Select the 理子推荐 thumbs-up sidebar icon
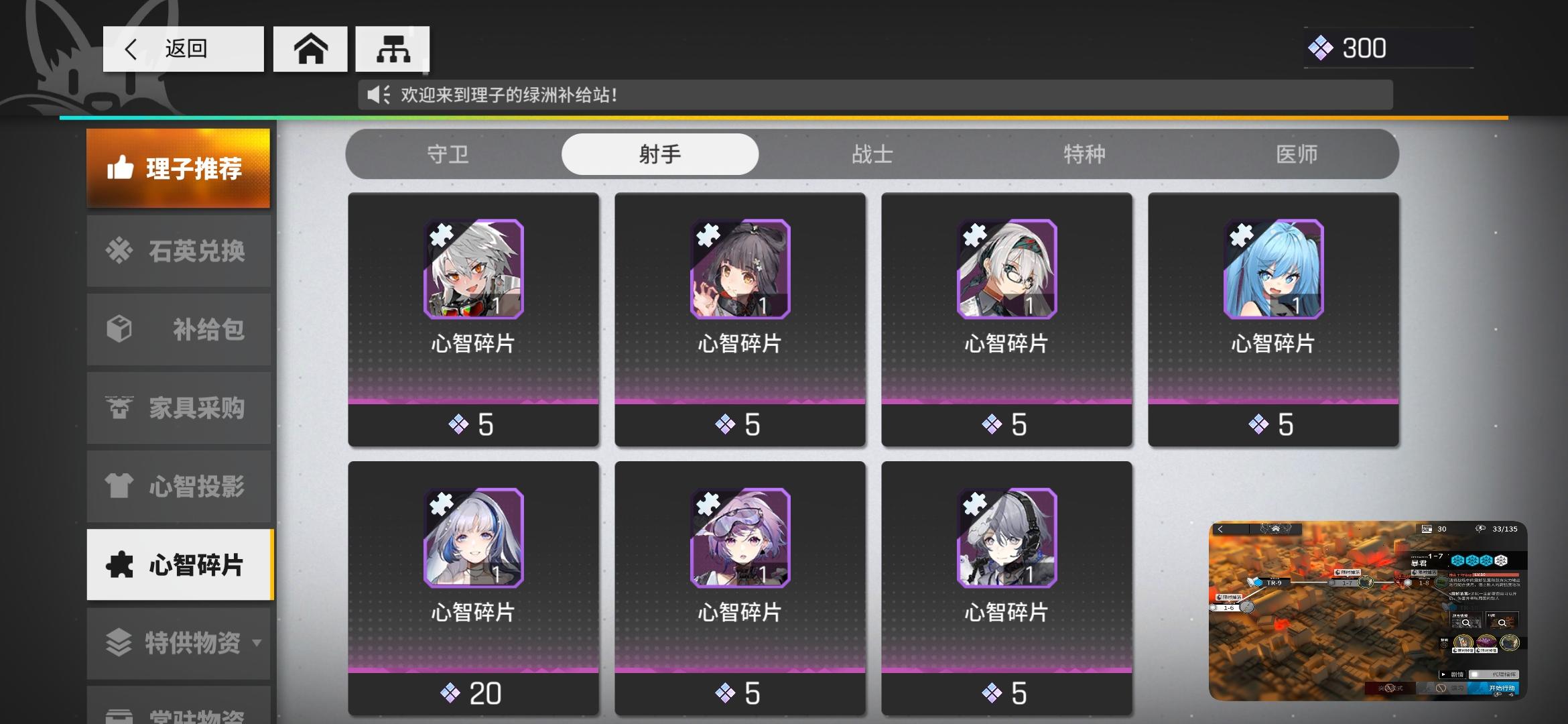1568x724 pixels. pyautogui.click(x=120, y=168)
